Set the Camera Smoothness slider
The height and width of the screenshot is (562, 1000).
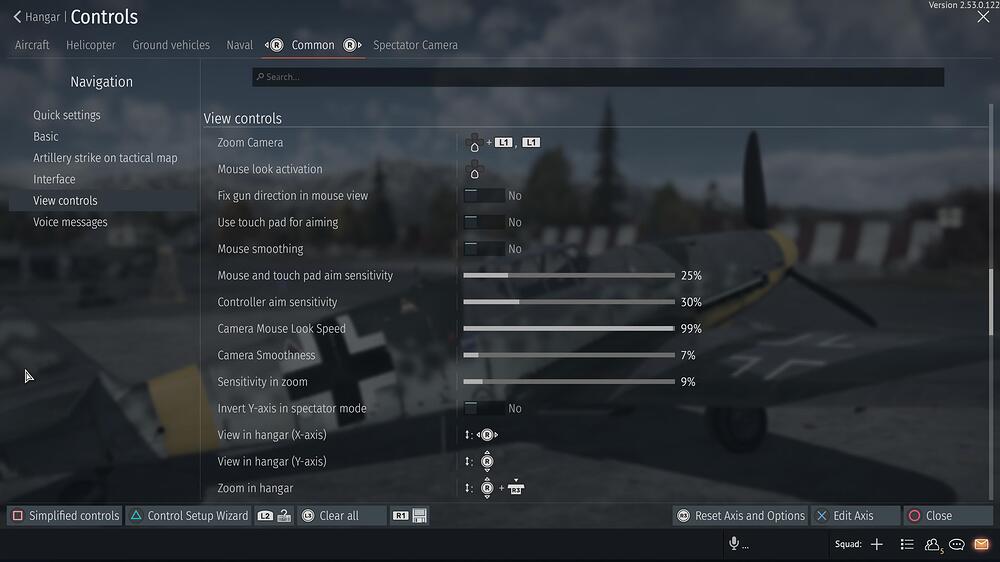pos(568,355)
